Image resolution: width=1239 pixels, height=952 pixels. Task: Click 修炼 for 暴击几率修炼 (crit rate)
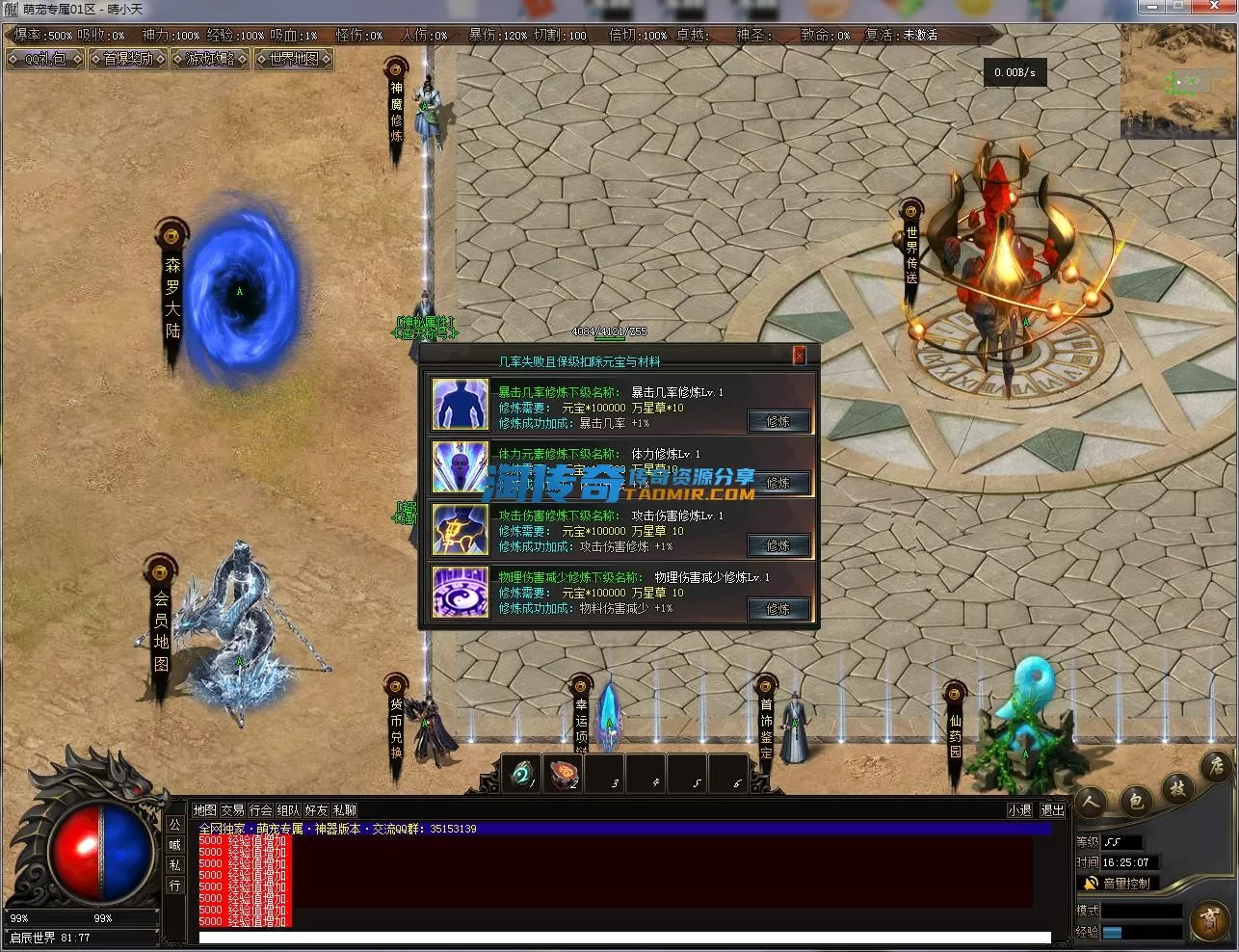[778, 421]
